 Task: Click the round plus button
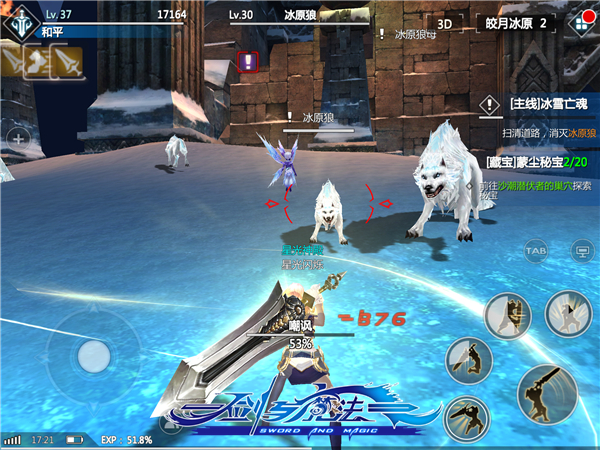point(17,137)
